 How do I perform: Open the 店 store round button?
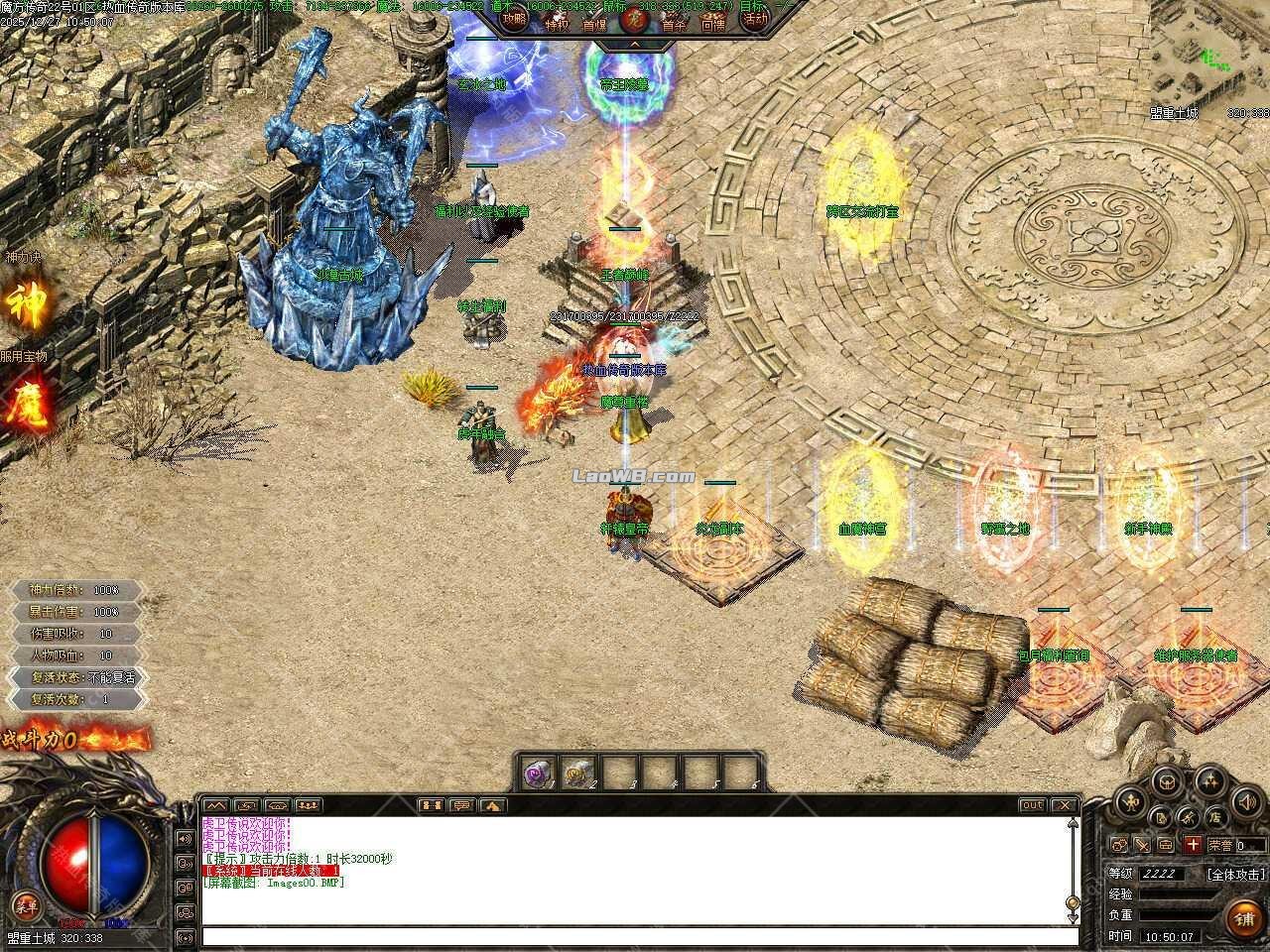click(1214, 817)
